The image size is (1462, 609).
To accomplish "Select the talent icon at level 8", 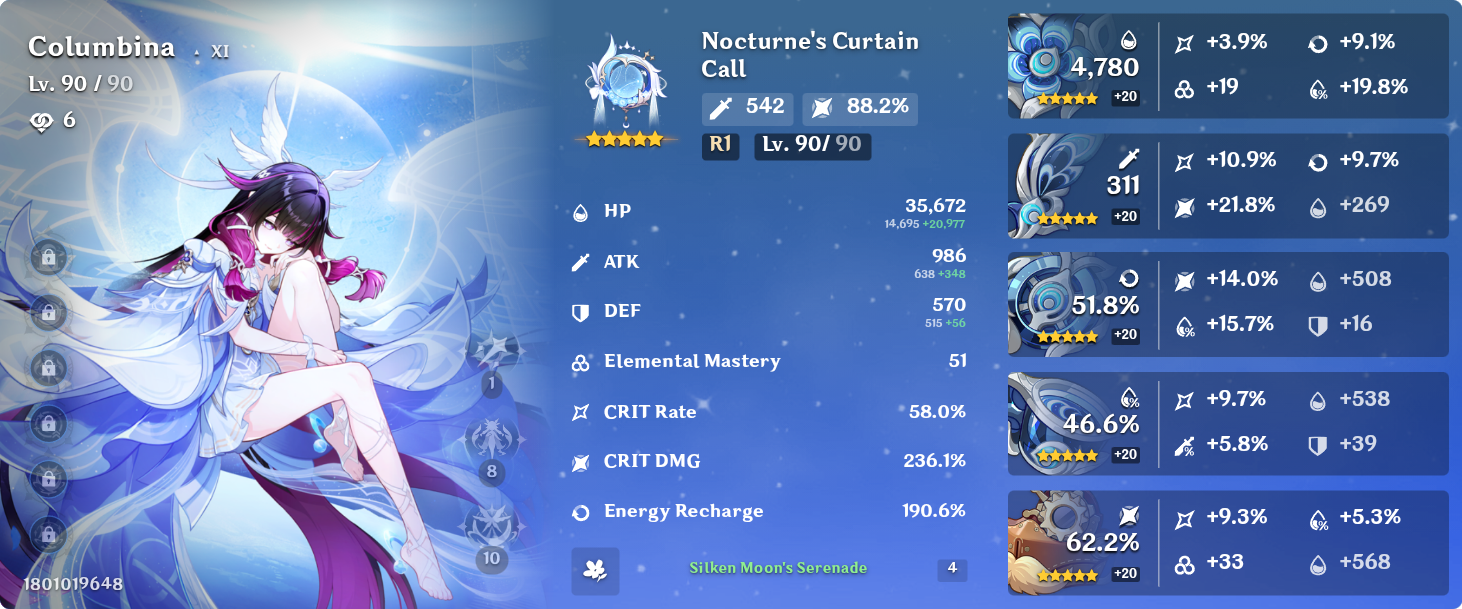I will [x=491, y=440].
